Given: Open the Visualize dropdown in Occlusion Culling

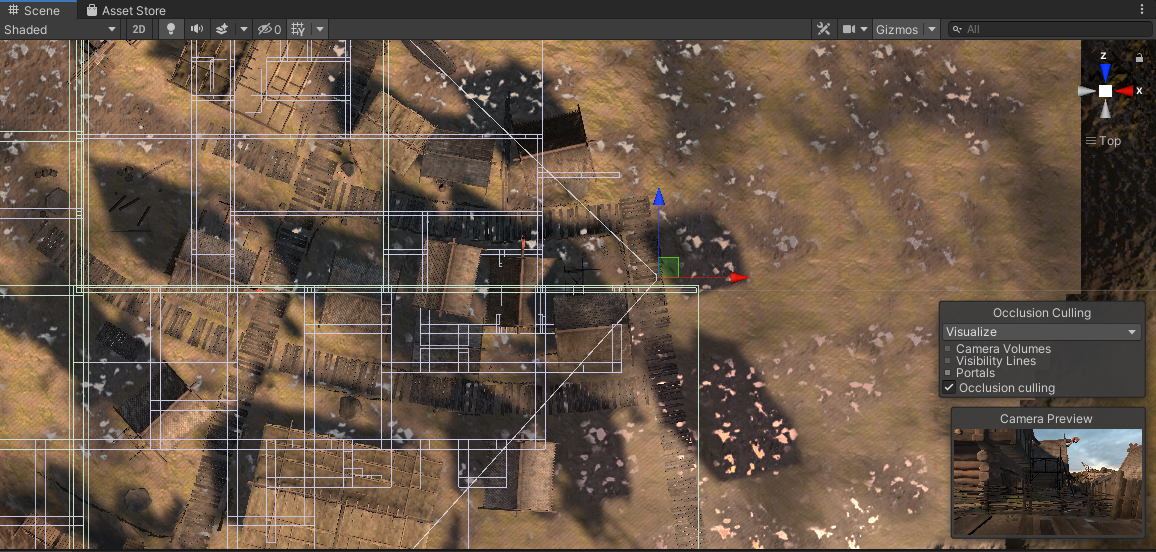Looking at the screenshot, I should click(1042, 332).
